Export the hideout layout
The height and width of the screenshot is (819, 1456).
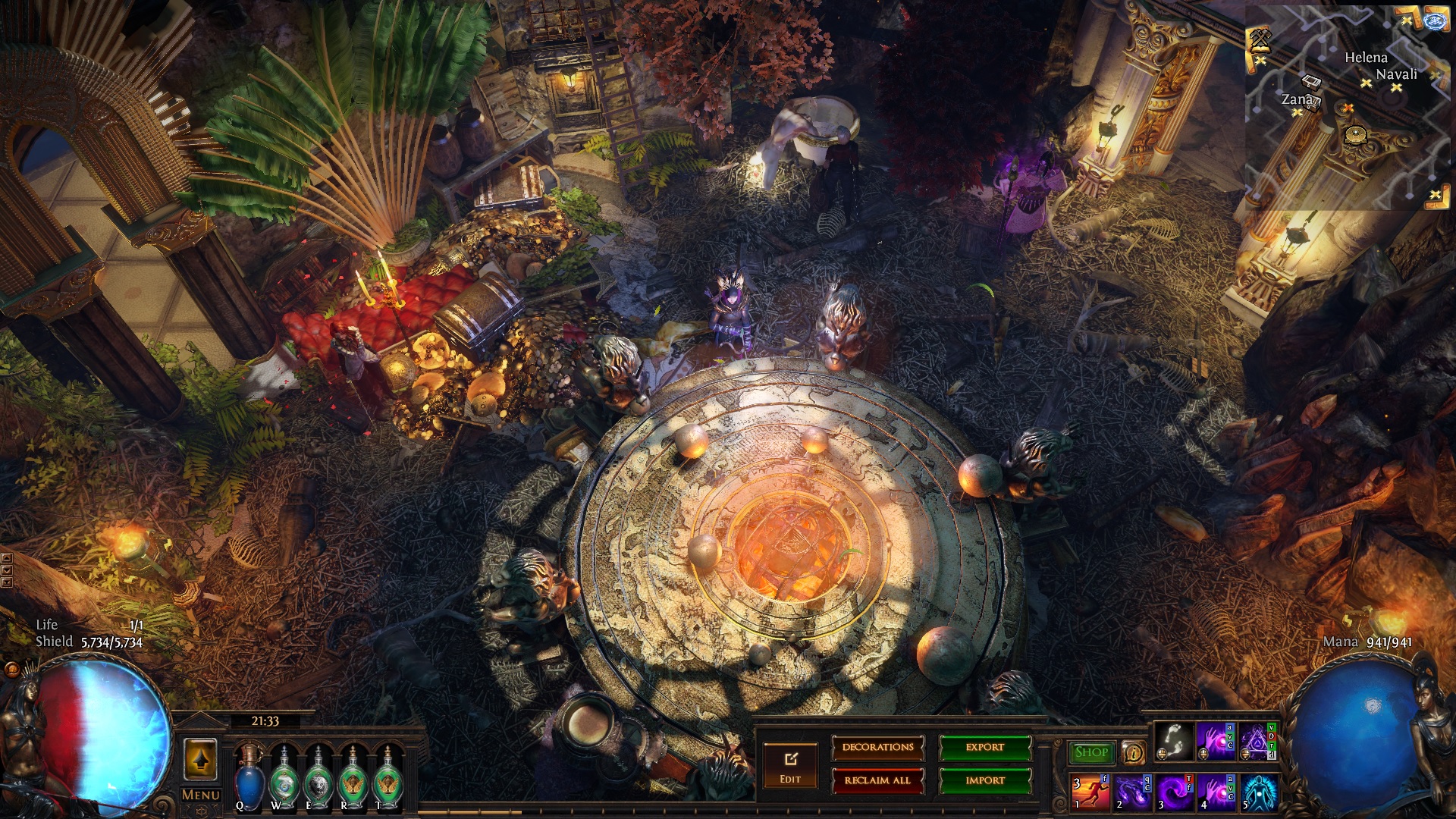(985, 748)
